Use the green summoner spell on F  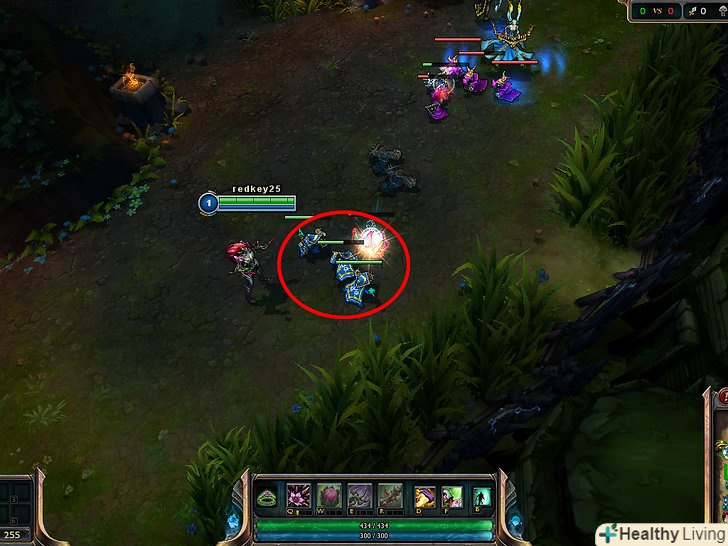(453, 496)
